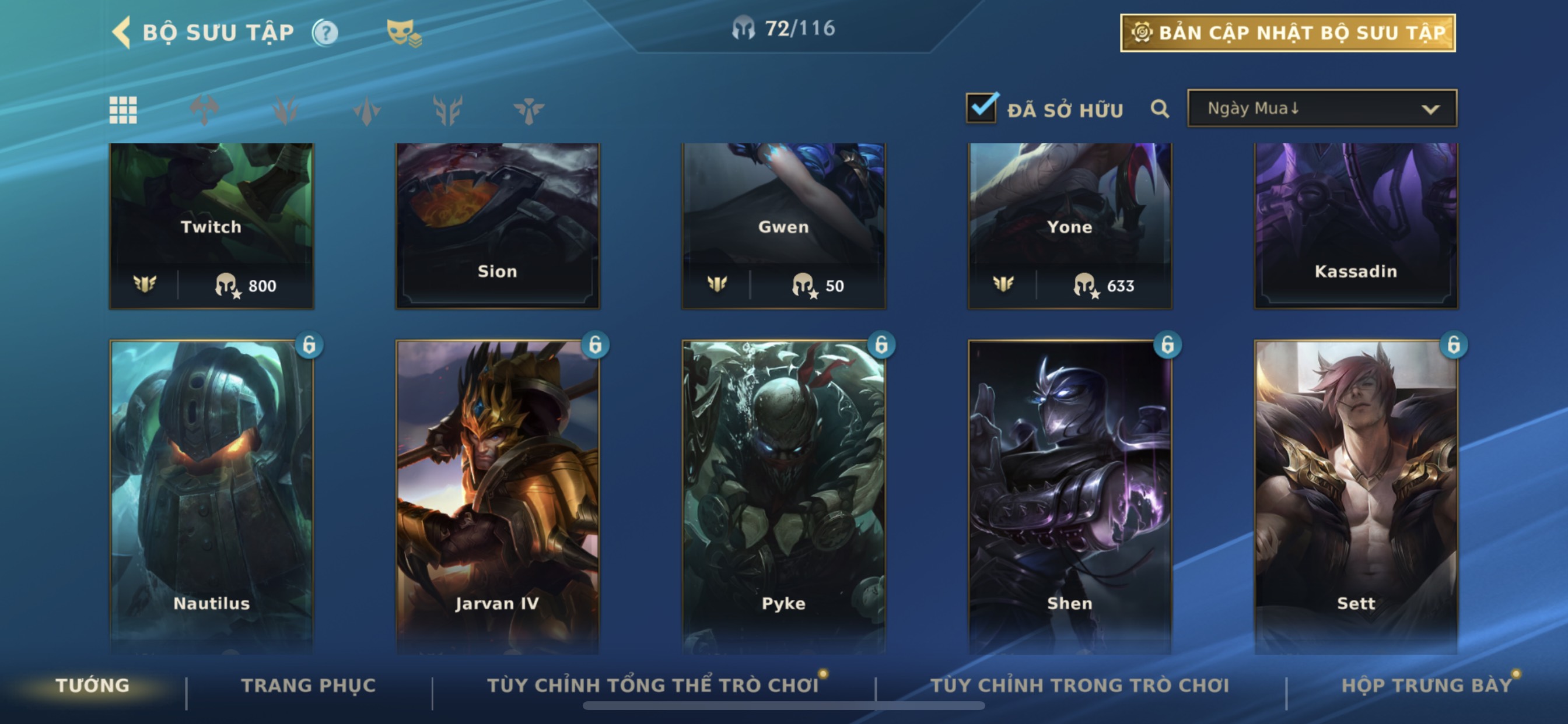The image size is (1568, 724).
Task: Open the champion search magnifier
Action: pos(1160,110)
